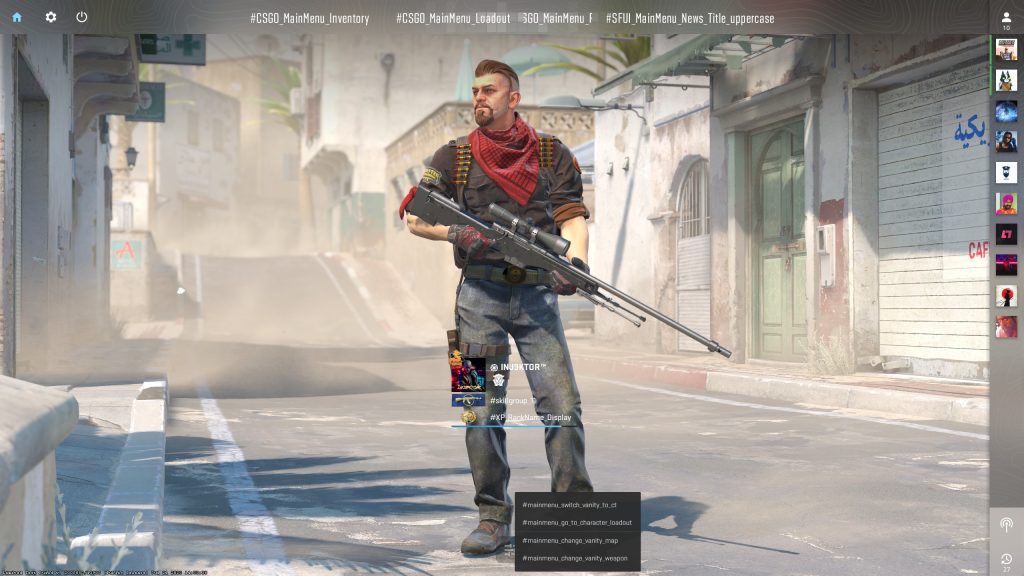
Task: Click the power quit icon
Action: pyautogui.click(x=82, y=17)
